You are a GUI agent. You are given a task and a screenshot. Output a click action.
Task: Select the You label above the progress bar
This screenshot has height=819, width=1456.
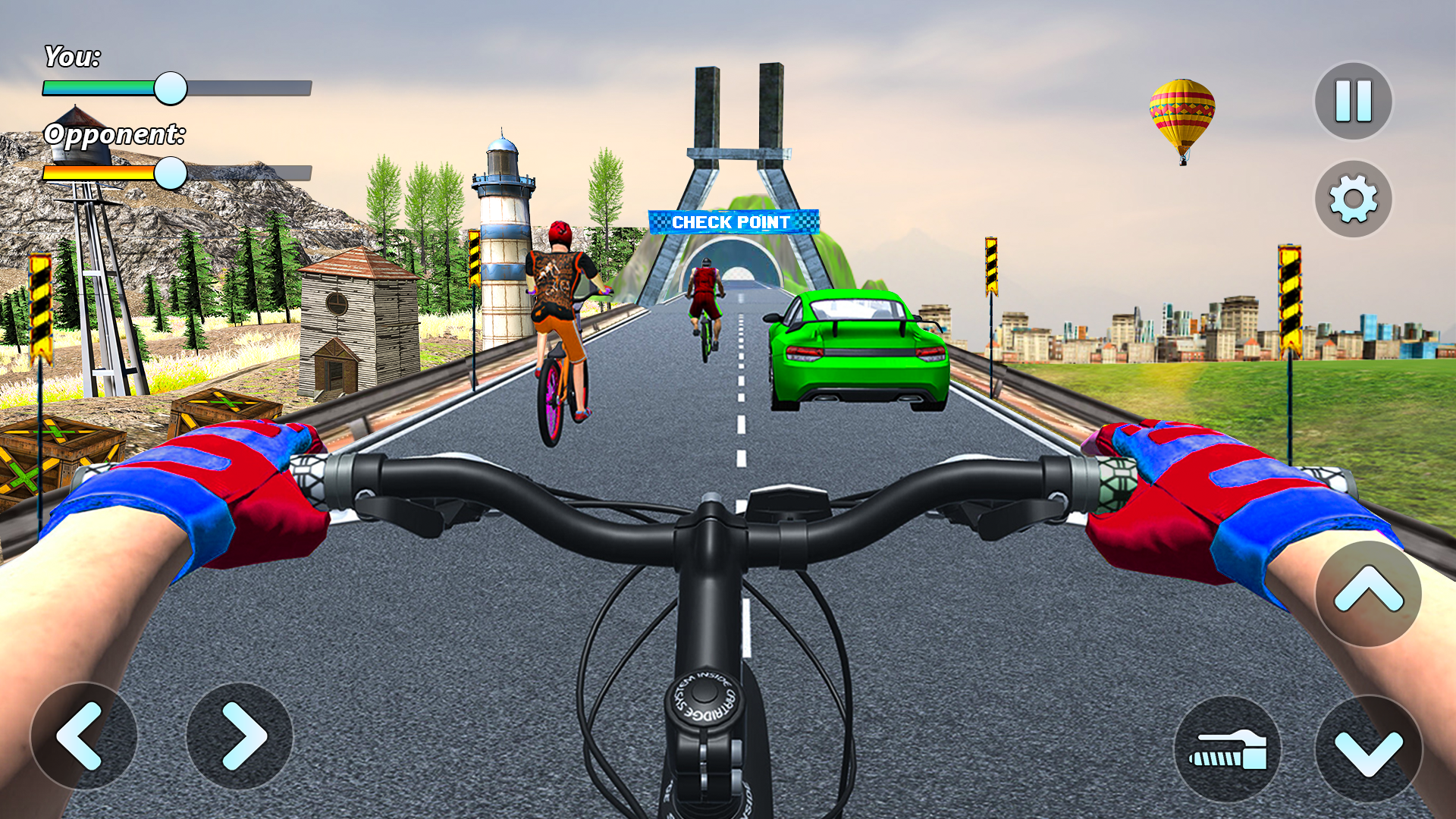(72, 55)
